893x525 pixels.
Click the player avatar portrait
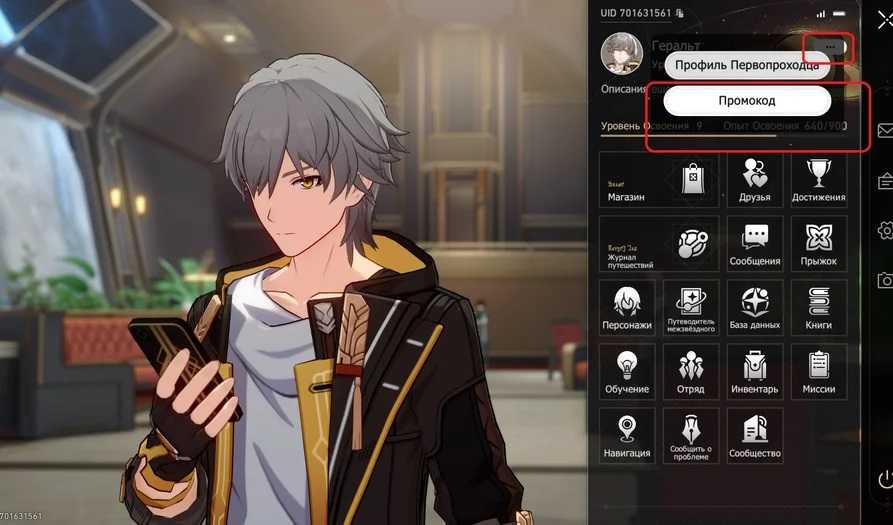click(621, 54)
